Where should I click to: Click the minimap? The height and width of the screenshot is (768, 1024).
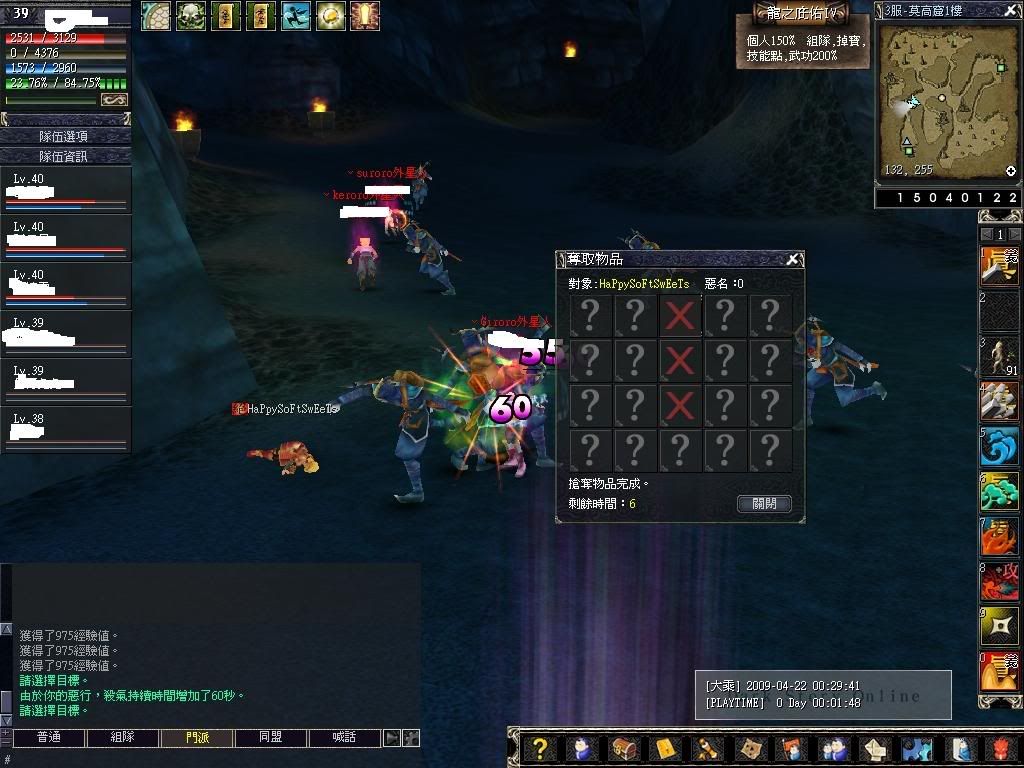pyautogui.click(x=946, y=100)
